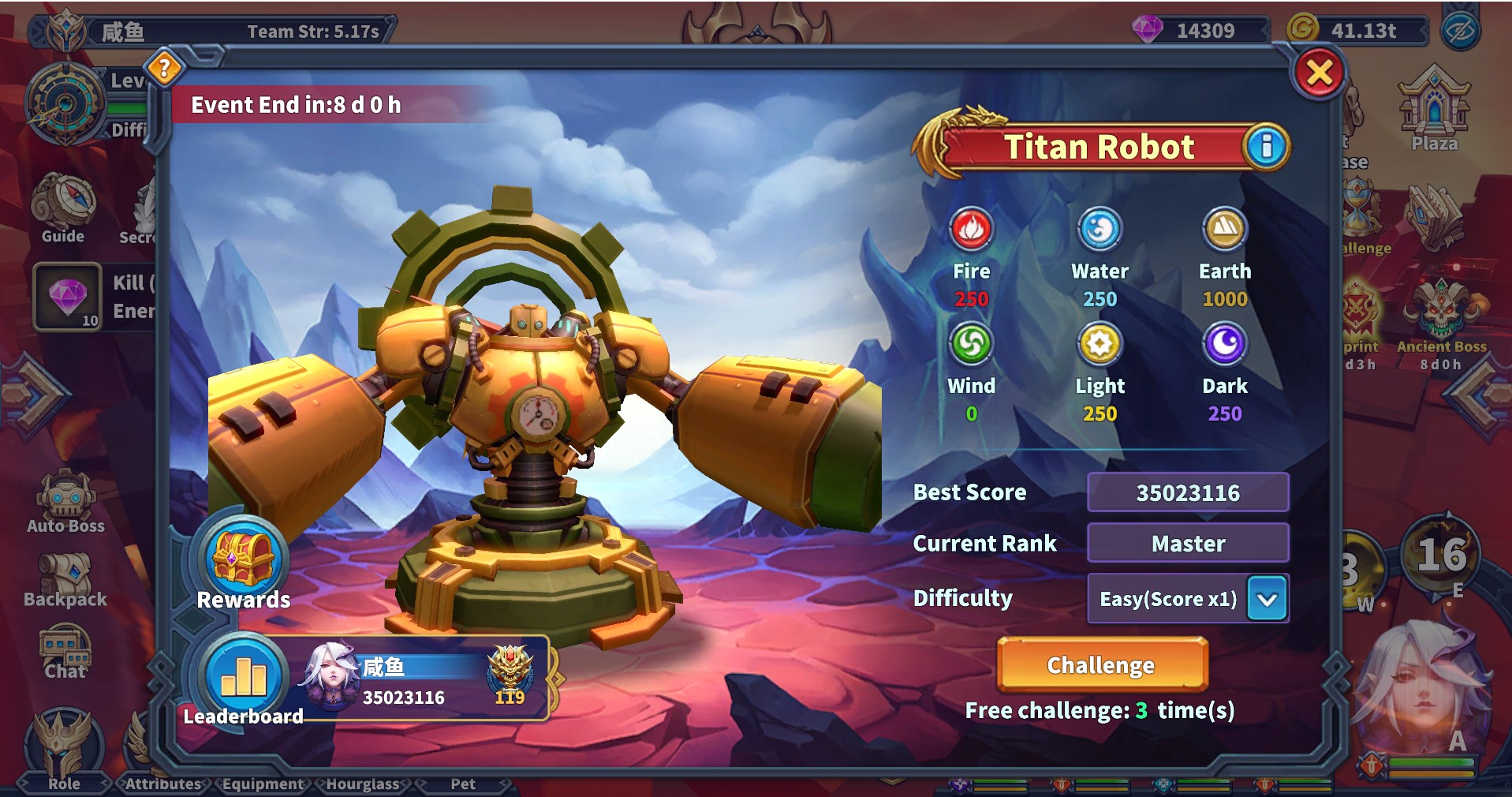Open the Guide compass menu
This screenshot has height=797, width=1512.
coord(63,205)
